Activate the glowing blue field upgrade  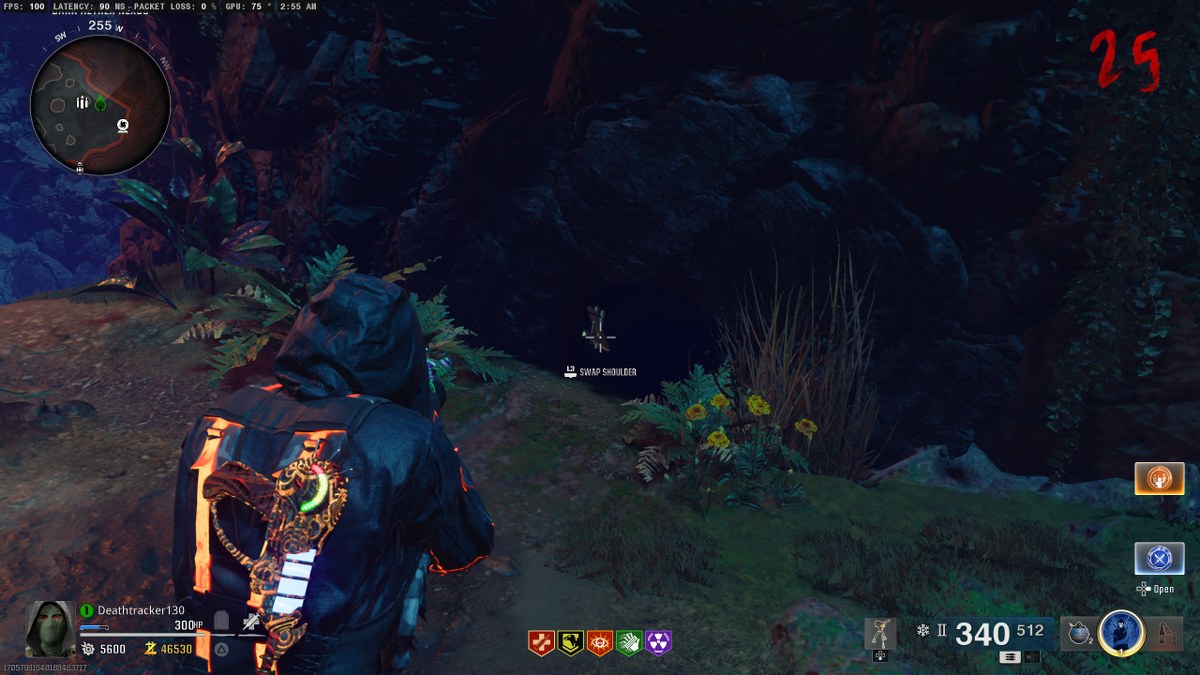tap(1121, 632)
